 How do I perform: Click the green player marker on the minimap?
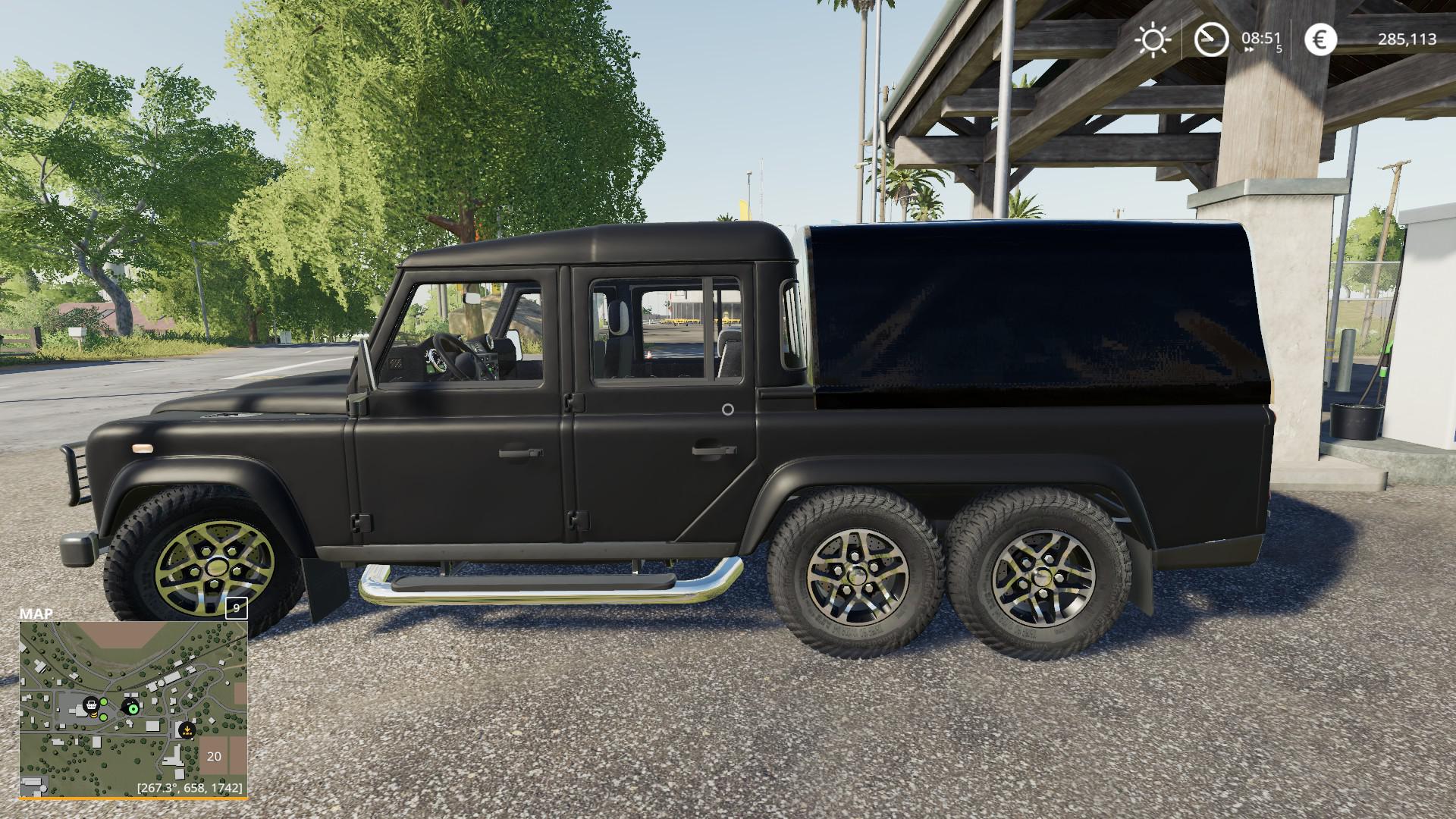(x=133, y=709)
